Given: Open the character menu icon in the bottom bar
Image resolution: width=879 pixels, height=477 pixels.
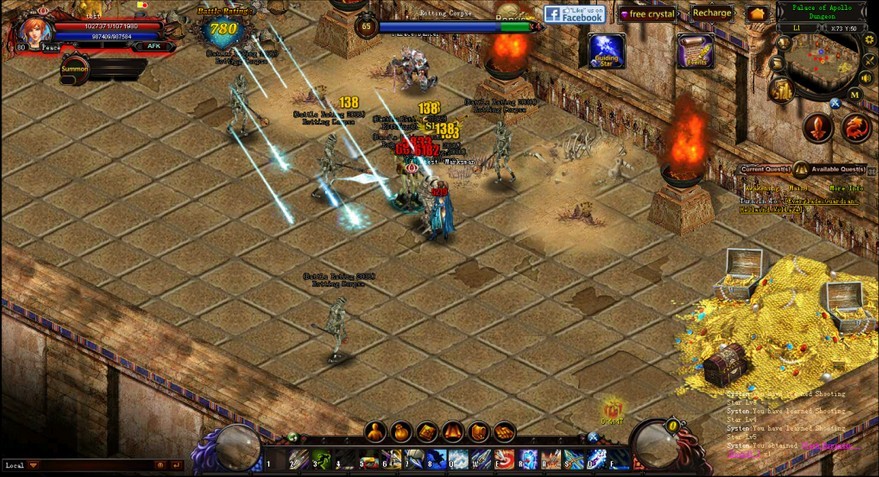Looking at the screenshot, I should (x=375, y=432).
